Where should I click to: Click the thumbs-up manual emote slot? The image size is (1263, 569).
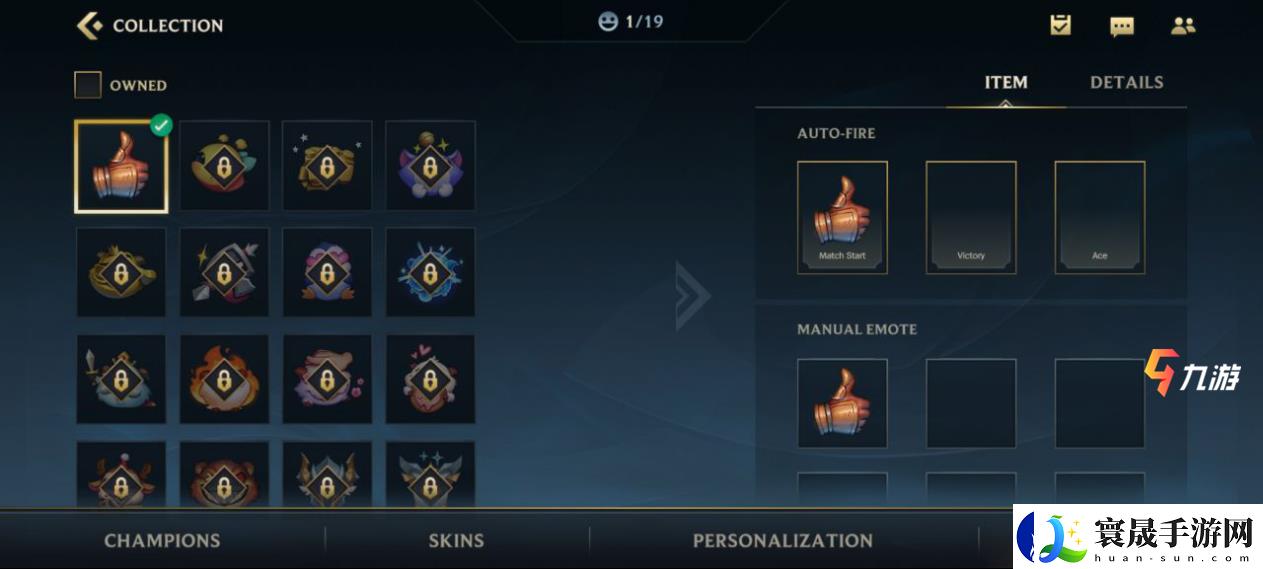pyautogui.click(x=842, y=403)
